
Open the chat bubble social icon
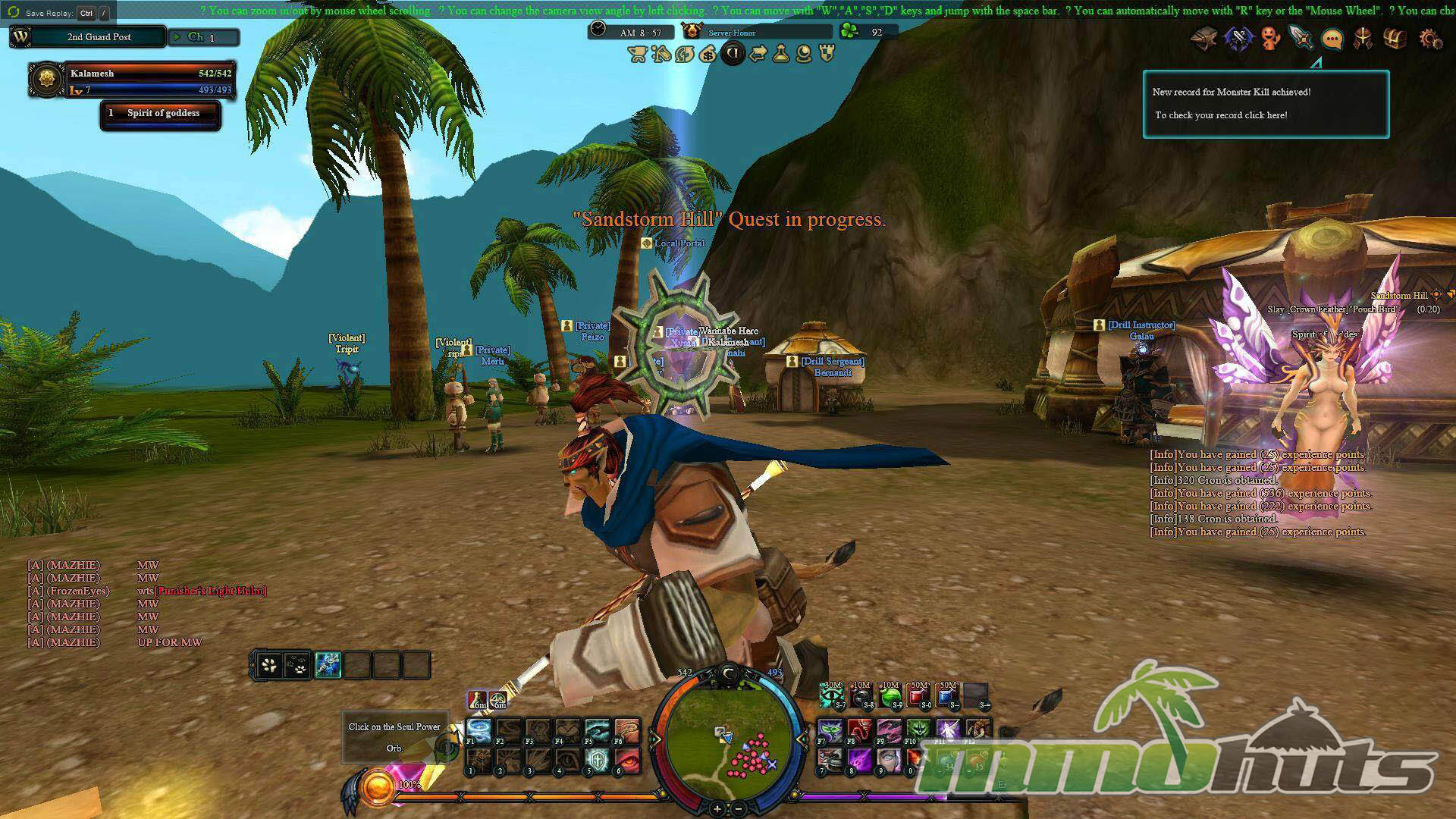point(1332,39)
